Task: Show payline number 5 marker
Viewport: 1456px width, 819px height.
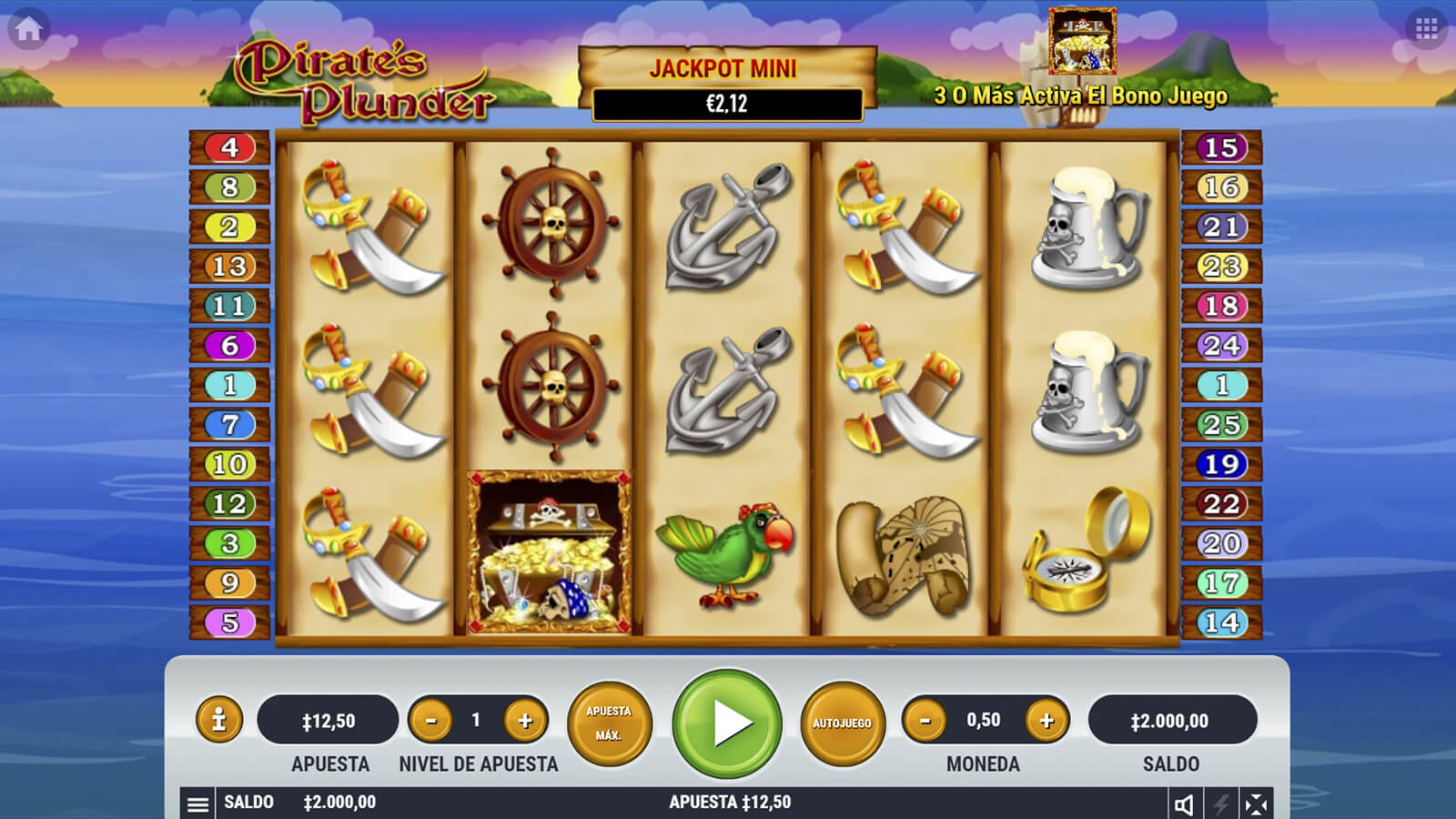Action: click(229, 622)
